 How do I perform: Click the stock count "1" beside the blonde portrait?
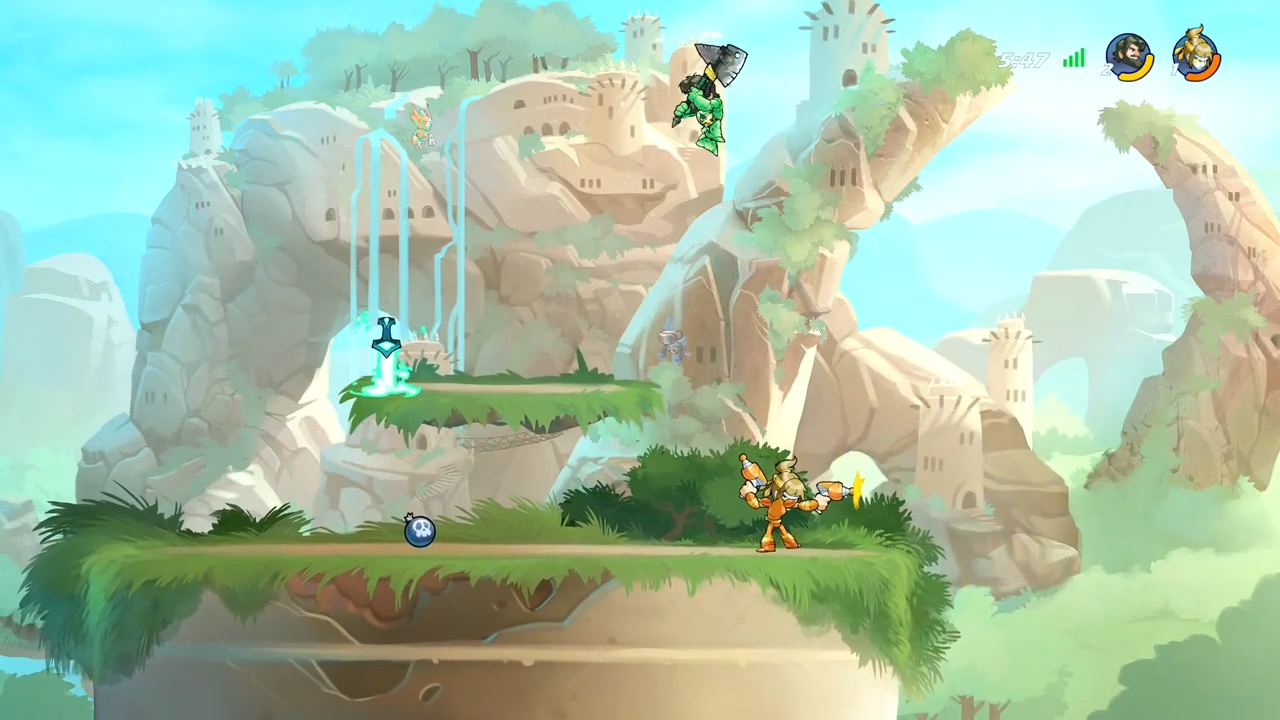click(1173, 68)
